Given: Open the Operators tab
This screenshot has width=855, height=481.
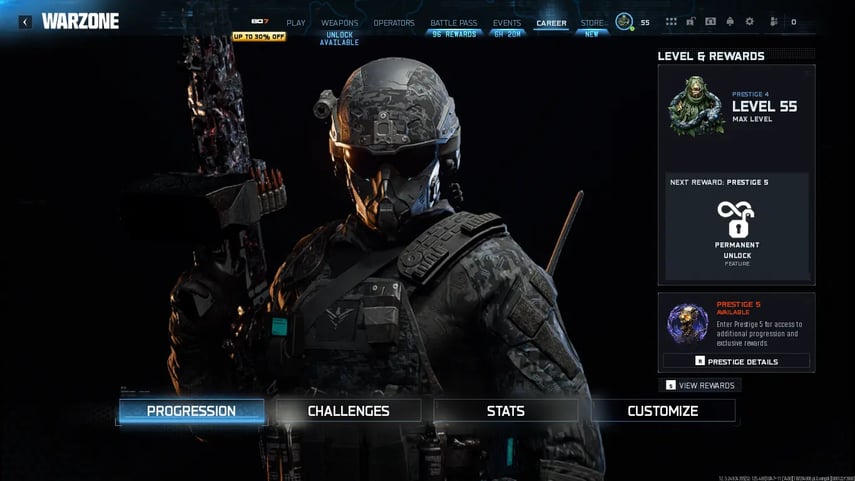Looking at the screenshot, I should click(x=394, y=23).
